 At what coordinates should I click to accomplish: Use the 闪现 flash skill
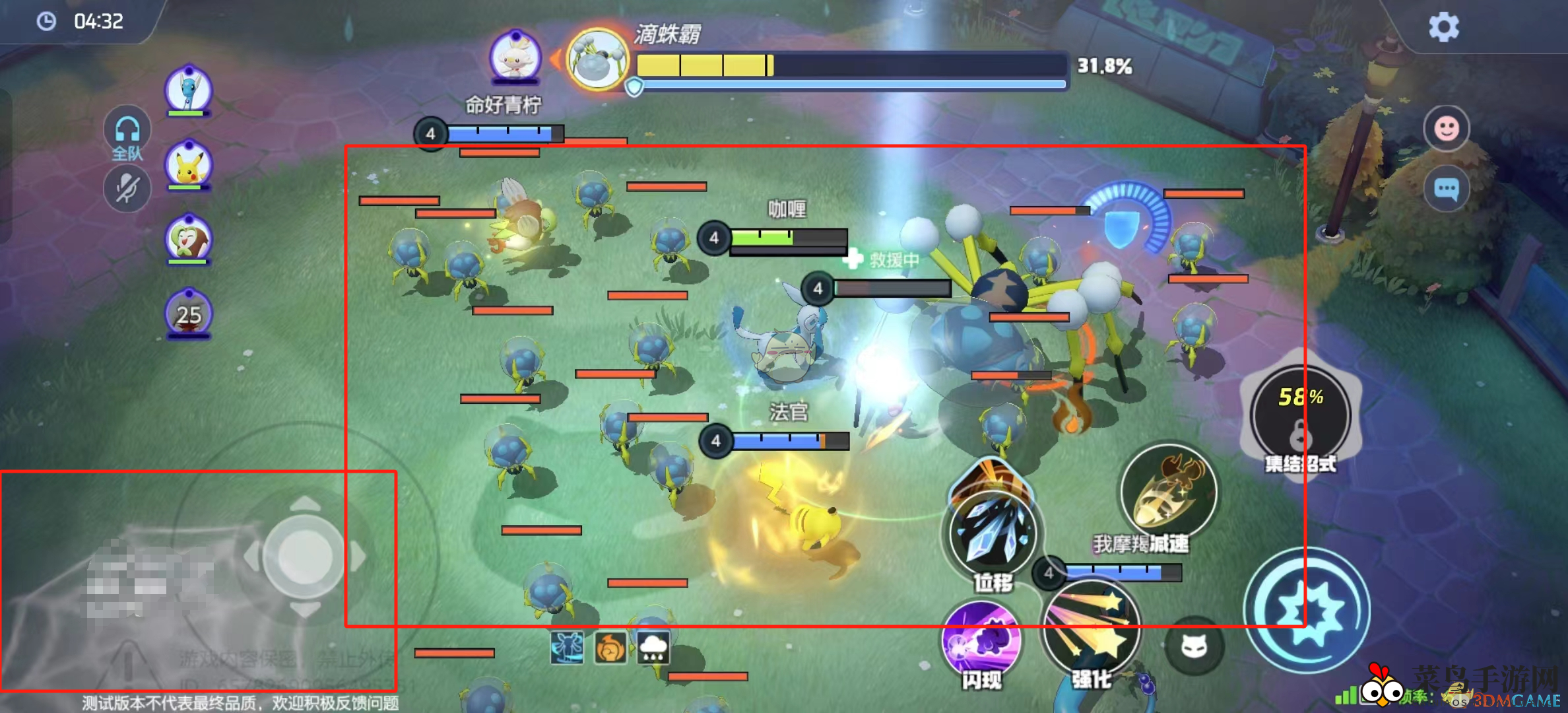983,640
